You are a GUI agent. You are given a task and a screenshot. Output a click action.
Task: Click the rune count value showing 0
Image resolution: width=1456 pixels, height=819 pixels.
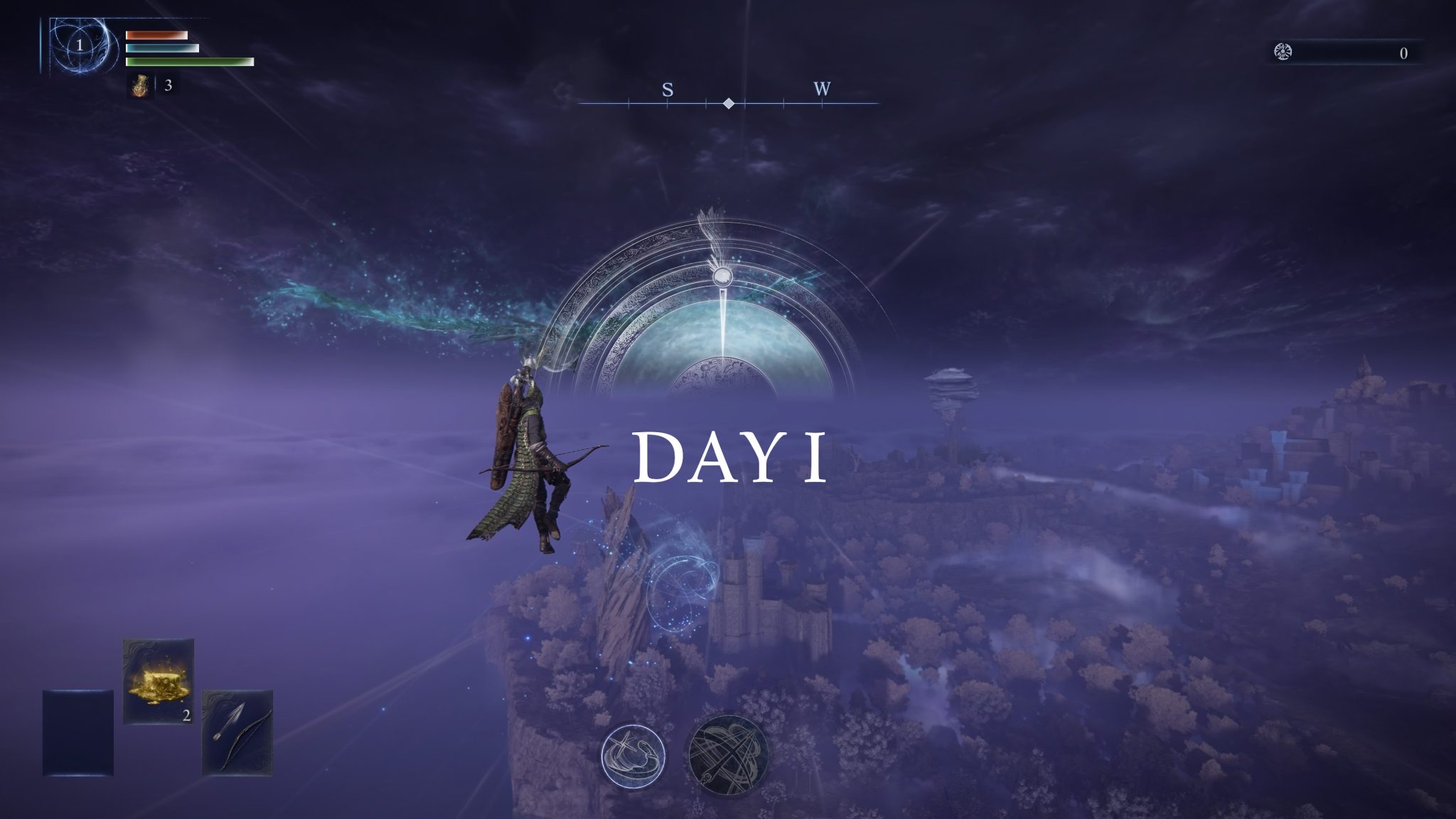point(1403,52)
